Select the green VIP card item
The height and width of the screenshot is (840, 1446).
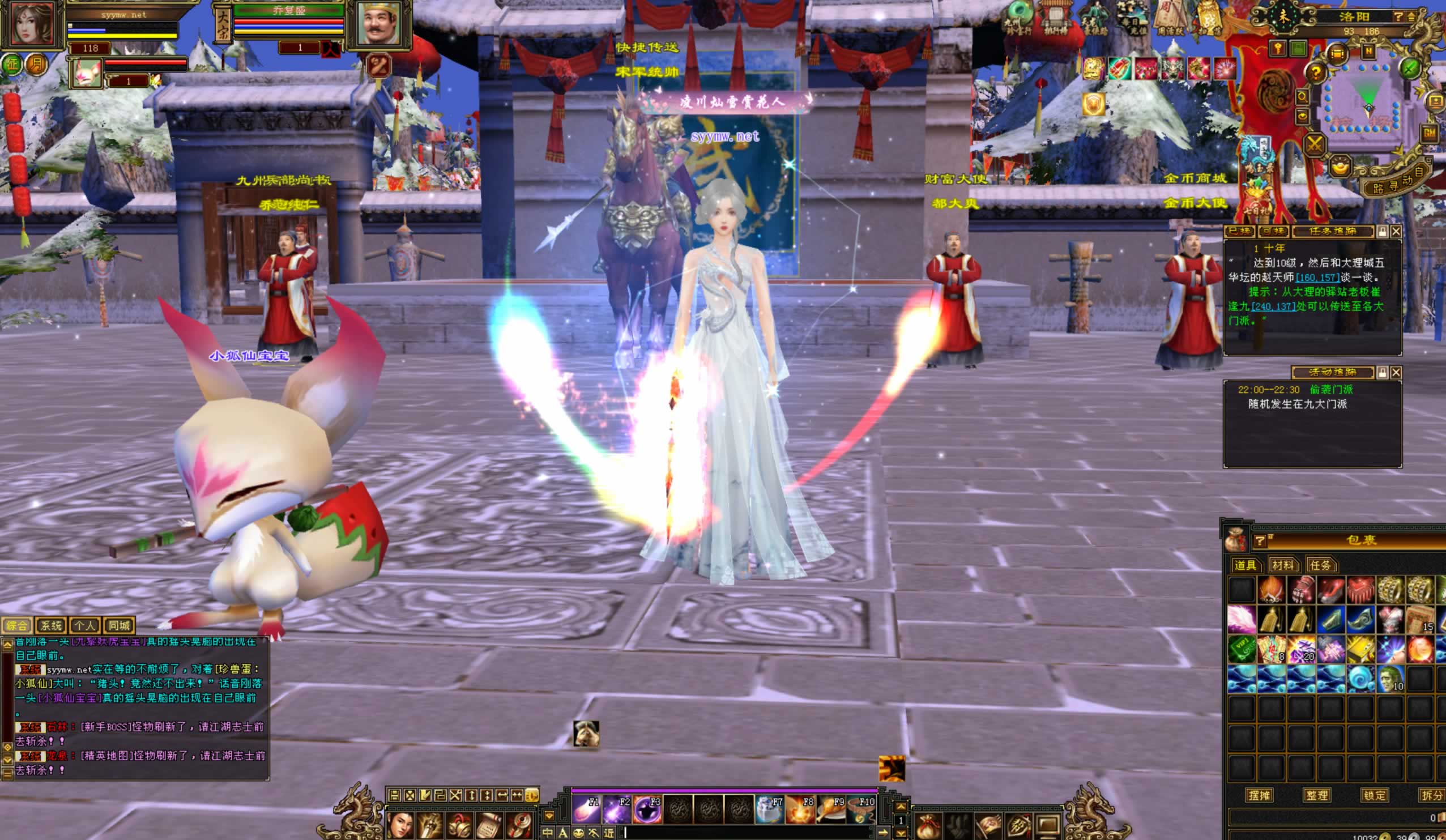click(x=1241, y=650)
